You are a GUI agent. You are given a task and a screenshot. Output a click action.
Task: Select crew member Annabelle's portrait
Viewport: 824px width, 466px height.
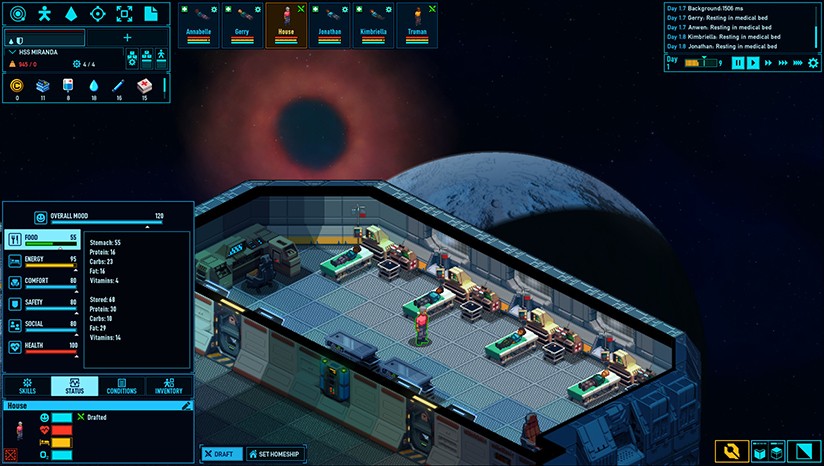(199, 23)
